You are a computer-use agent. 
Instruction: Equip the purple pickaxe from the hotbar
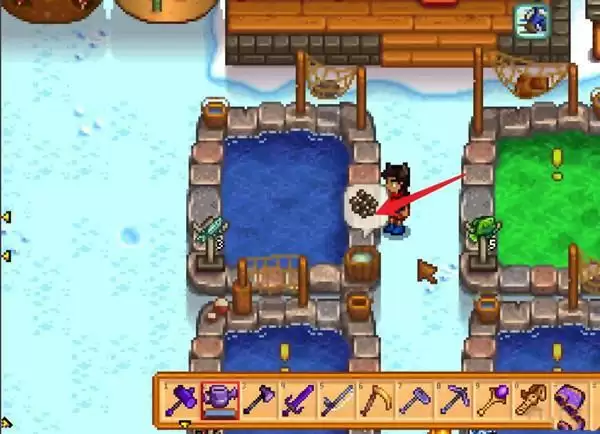click(x=452, y=401)
